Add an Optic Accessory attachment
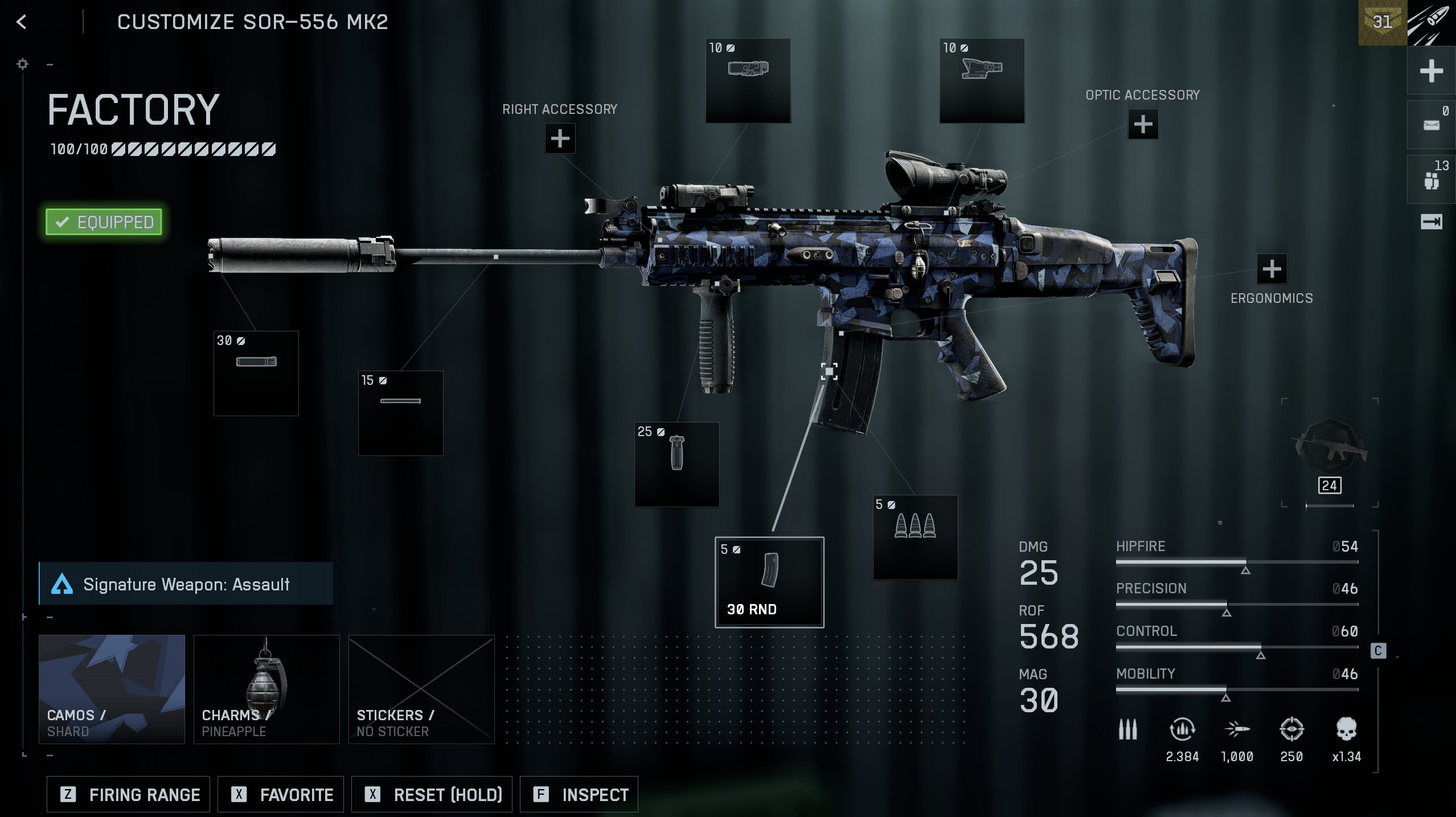This screenshot has height=817, width=1456. coord(1142,124)
